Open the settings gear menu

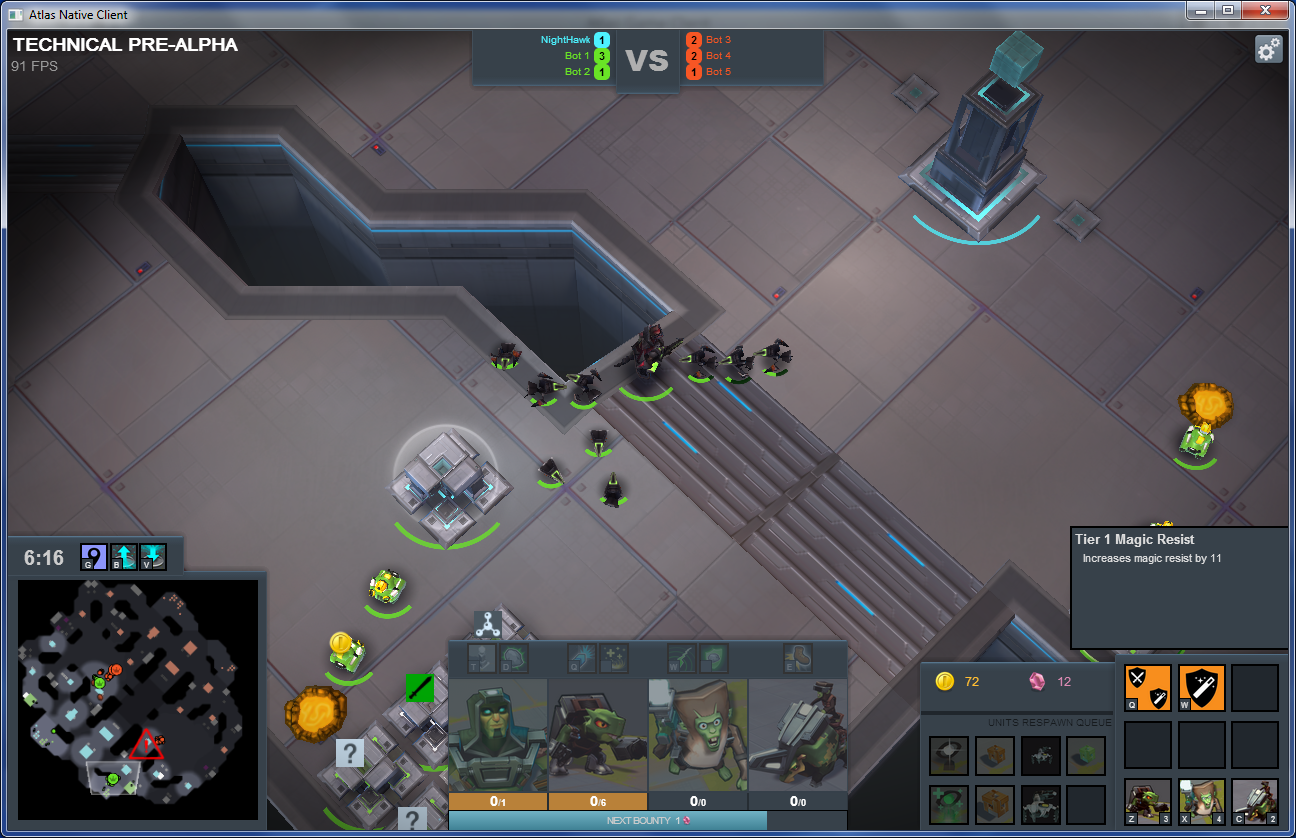tap(1268, 49)
